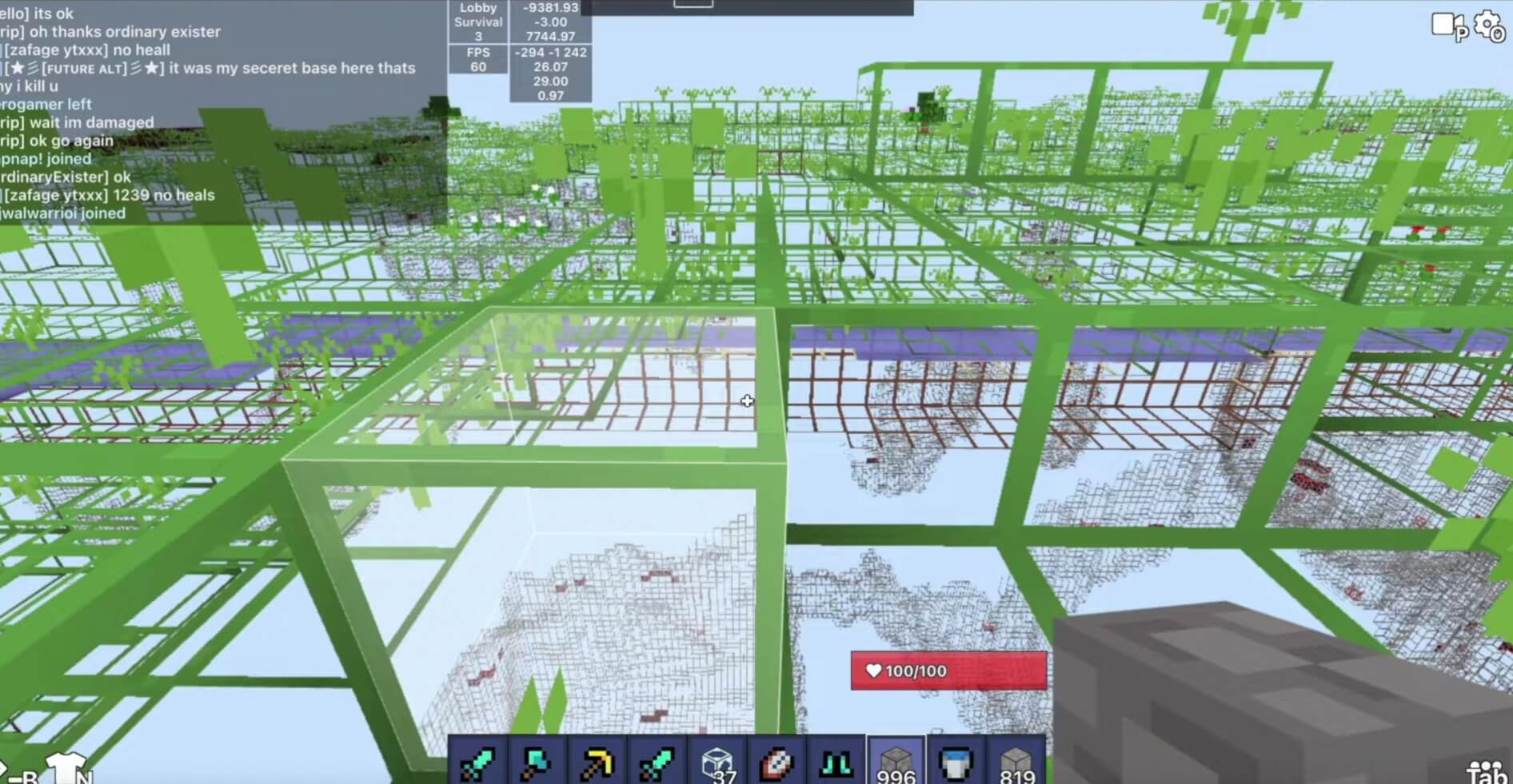Open the Survival 3 server tab
The image size is (1513, 784).
pyautogui.click(x=477, y=29)
